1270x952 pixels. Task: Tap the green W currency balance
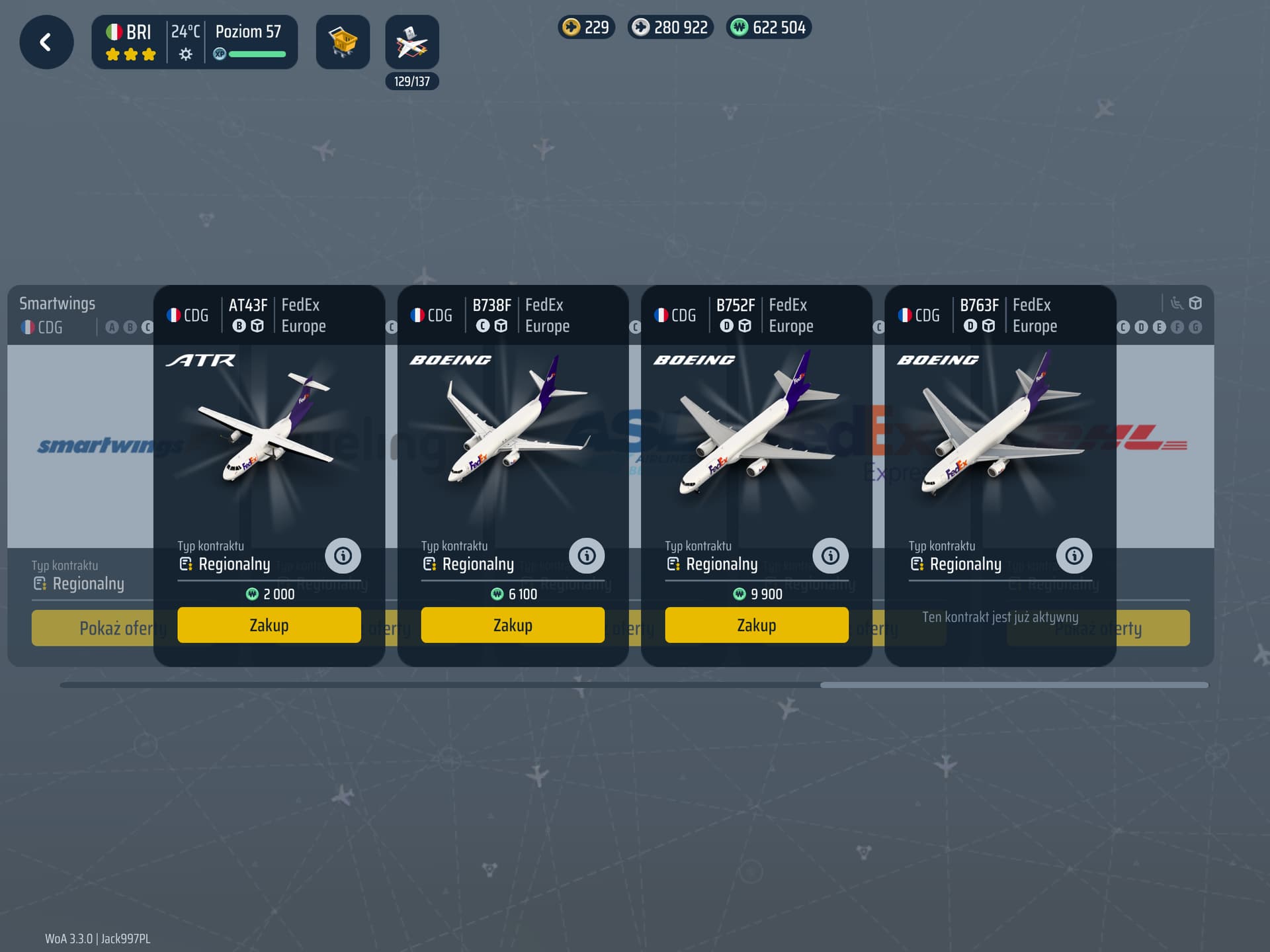[769, 27]
